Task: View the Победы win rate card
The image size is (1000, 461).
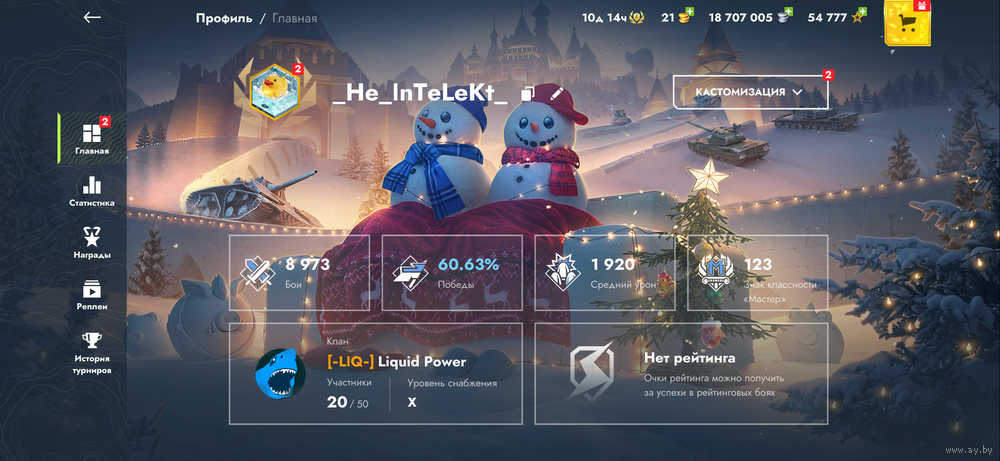Action: coord(452,272)
